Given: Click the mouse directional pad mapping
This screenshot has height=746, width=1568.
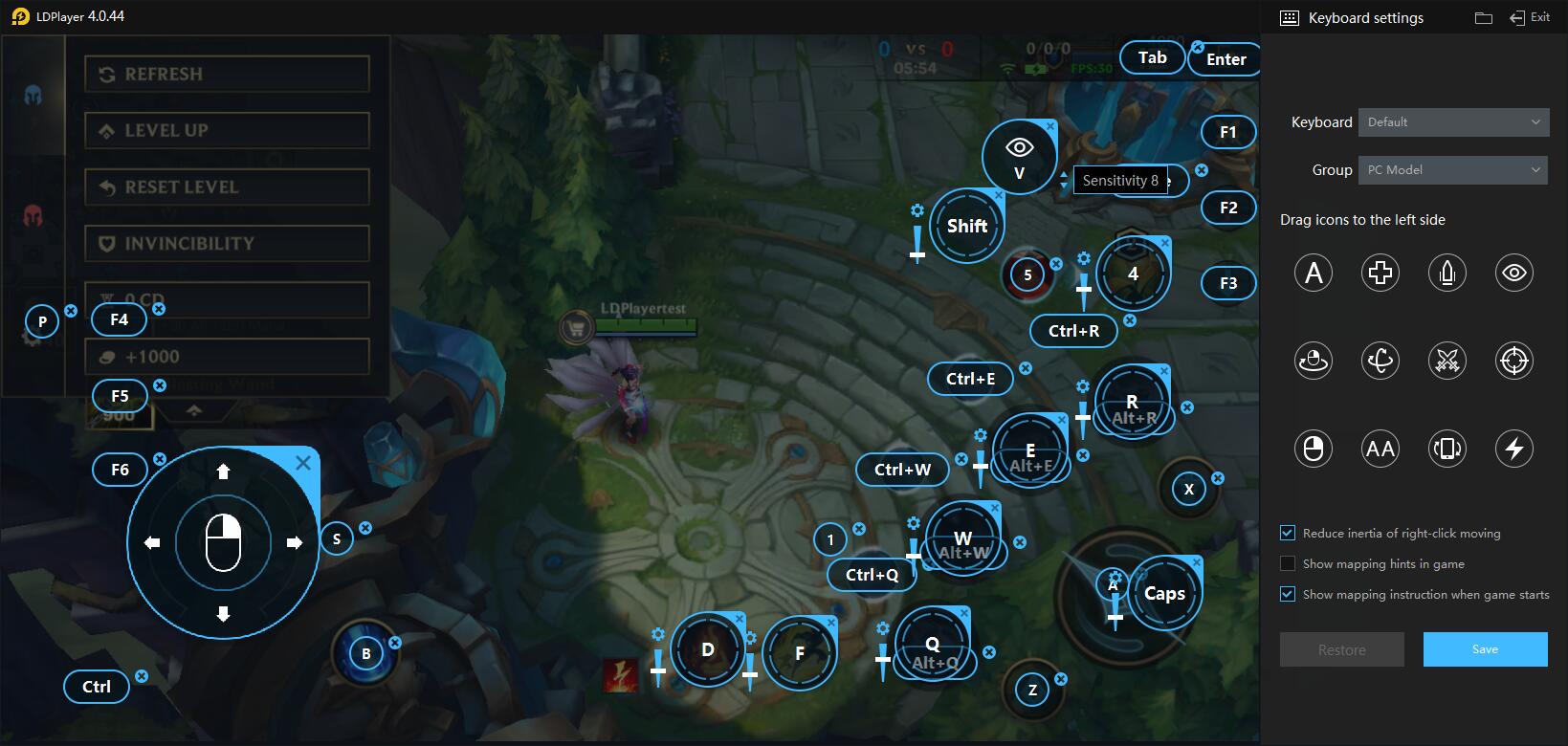Looking at the screenshot, I should click(222, 542).
